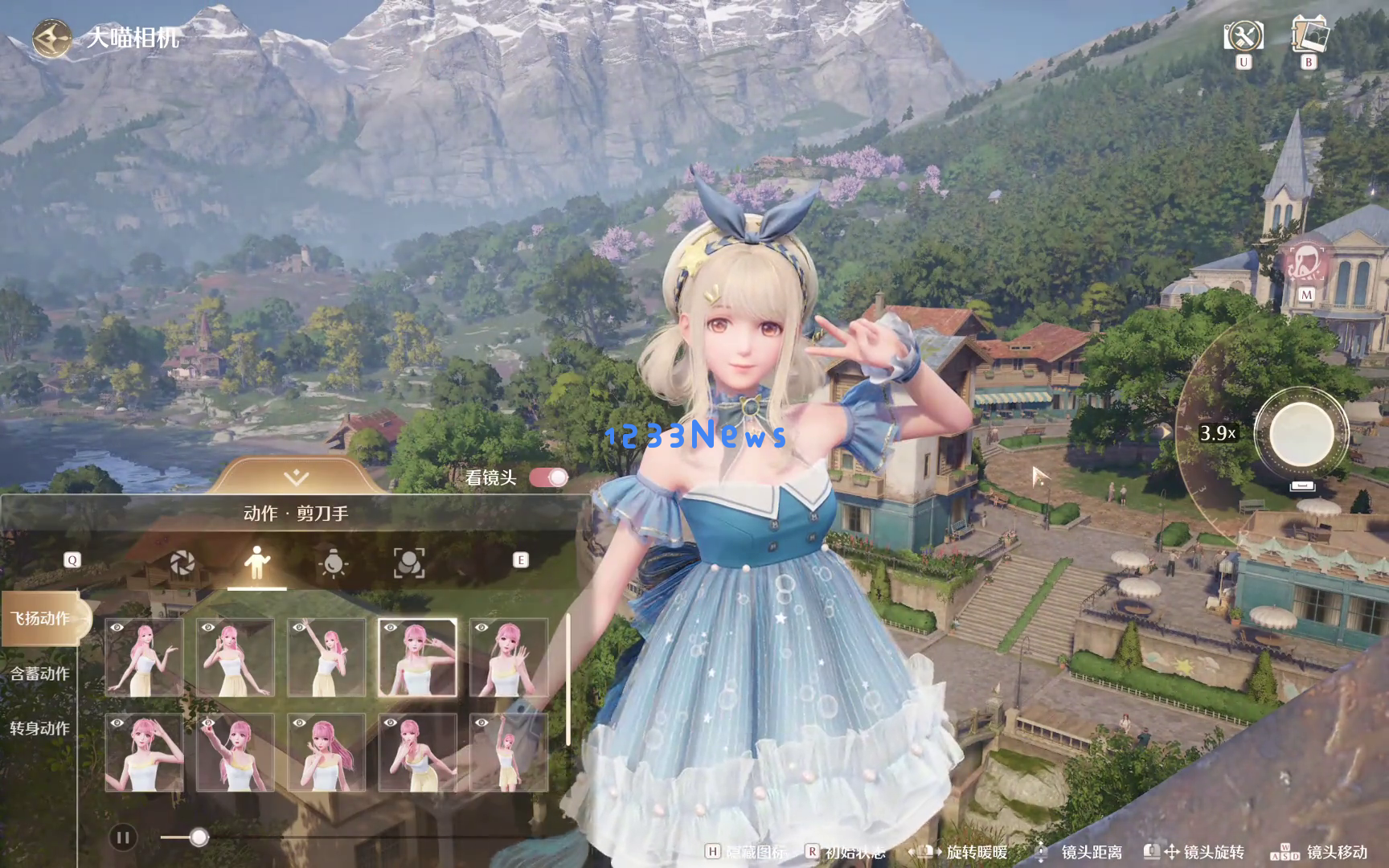Select the 飞扬动作 pose category

[40, 618]
